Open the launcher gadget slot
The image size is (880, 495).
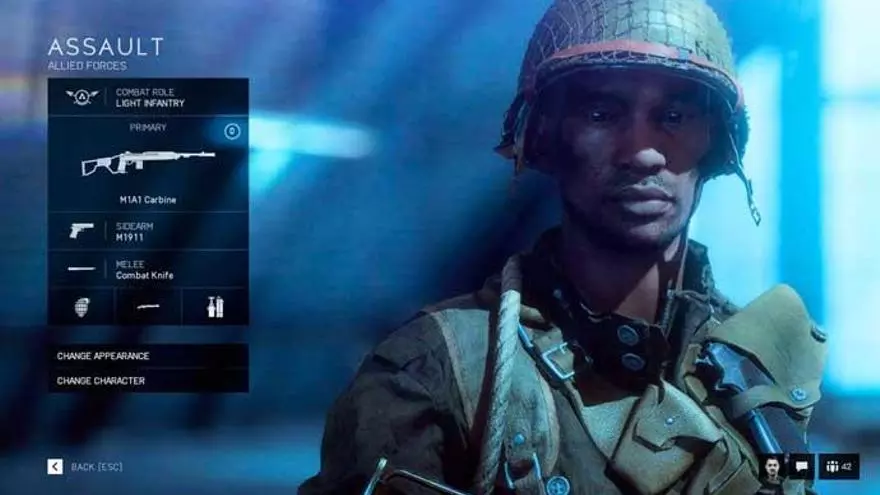point(148,307)
